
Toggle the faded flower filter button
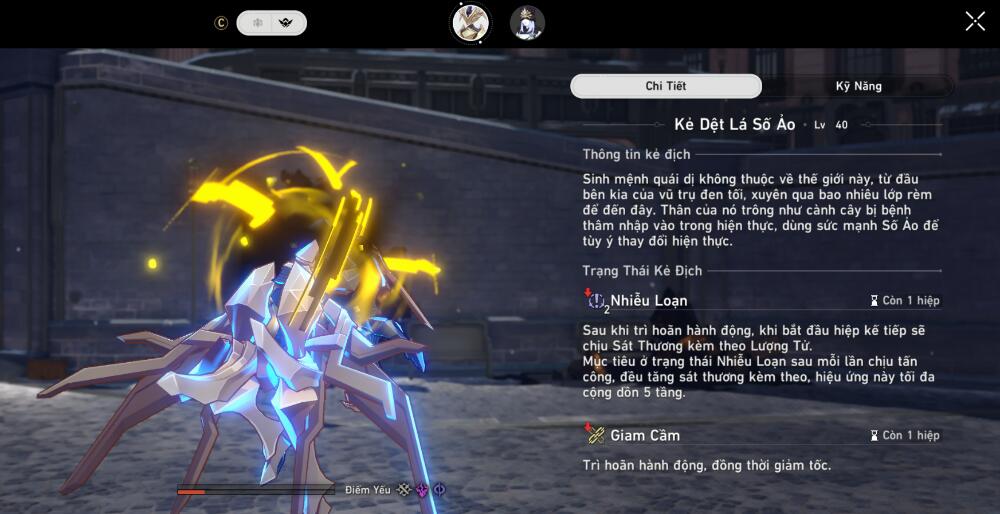pyautogui.click(x=256, y=23)
